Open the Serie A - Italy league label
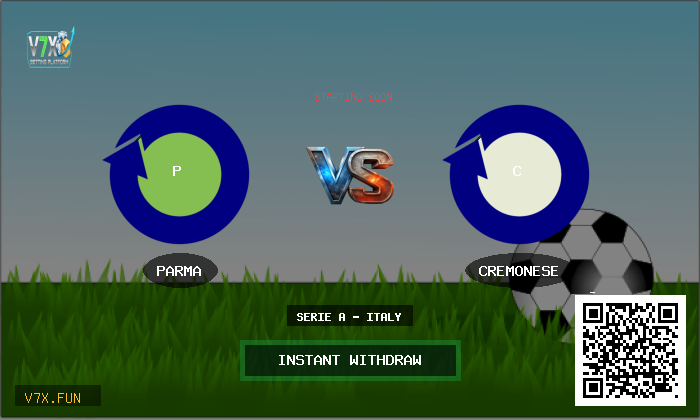Viewport: 700px width, 420px height. point(349,317)
